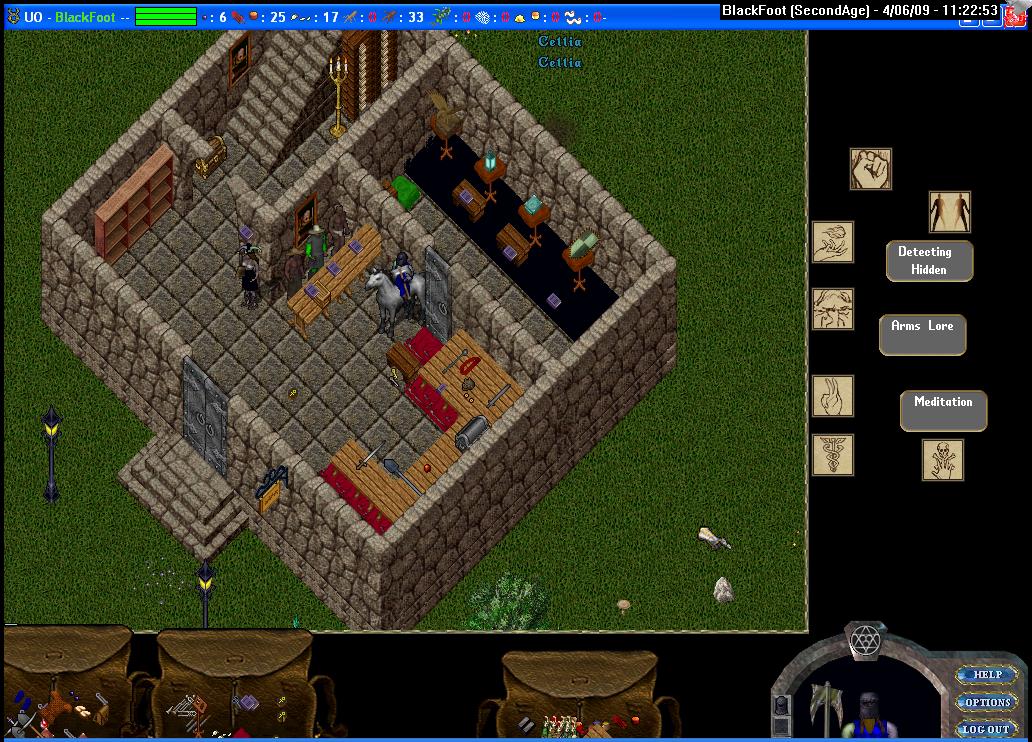
Task: Open the Help menu
Action: [987, 675]
